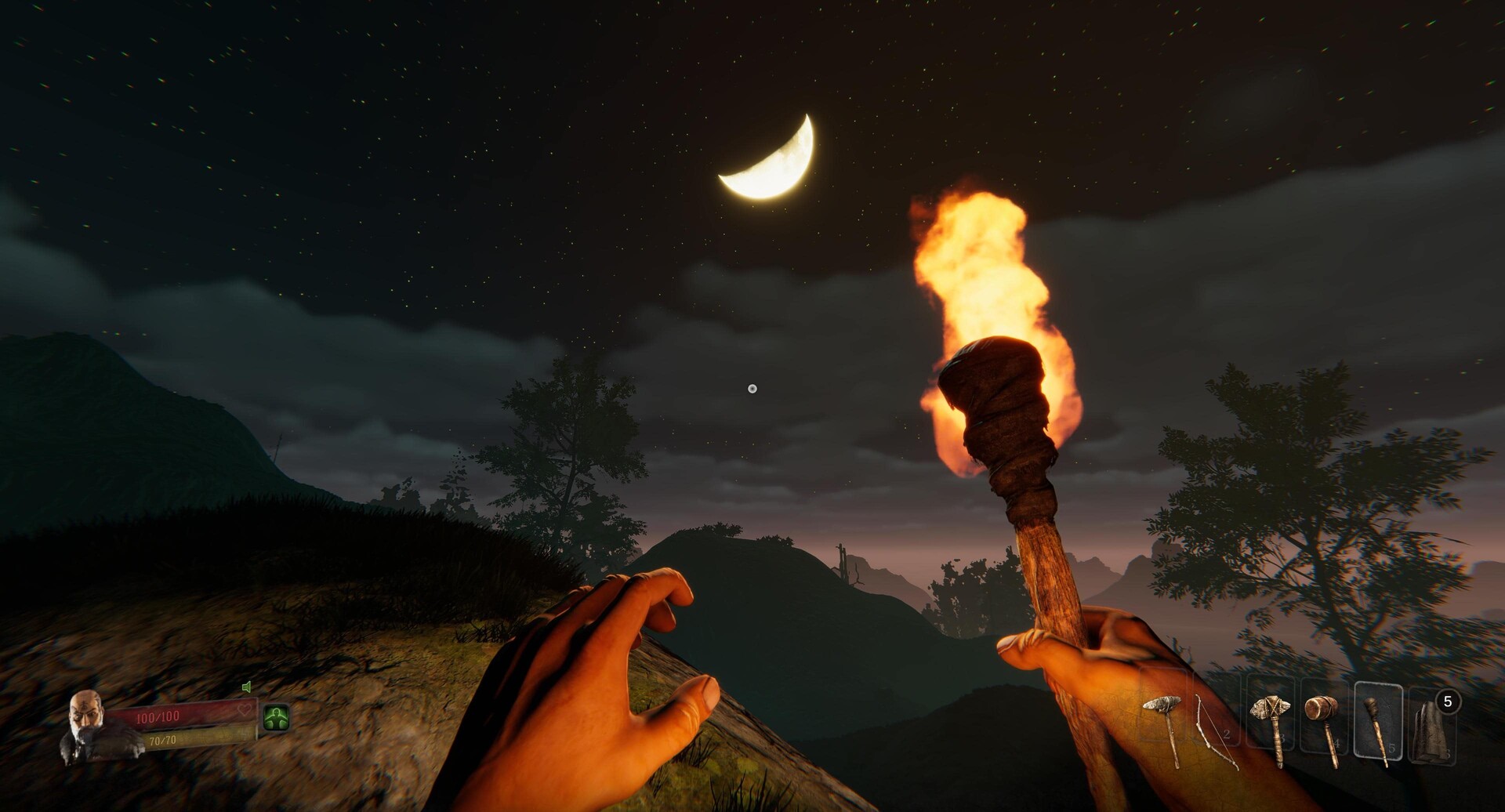Click the stamina bar showing 70/70
Screen dimensions: 1505x812
(163, 740)
